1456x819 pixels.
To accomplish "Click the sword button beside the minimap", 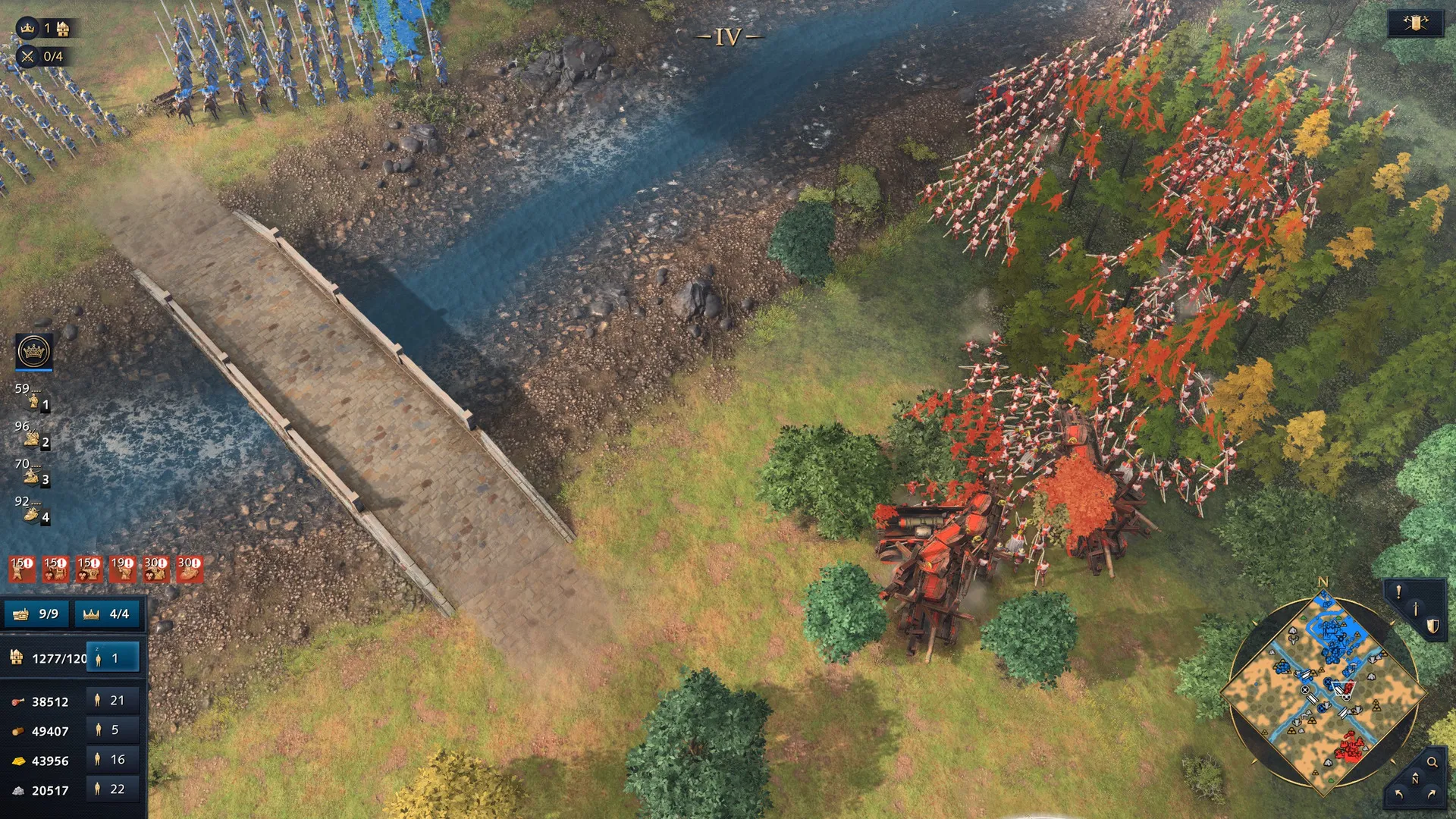I will 1415,608.
